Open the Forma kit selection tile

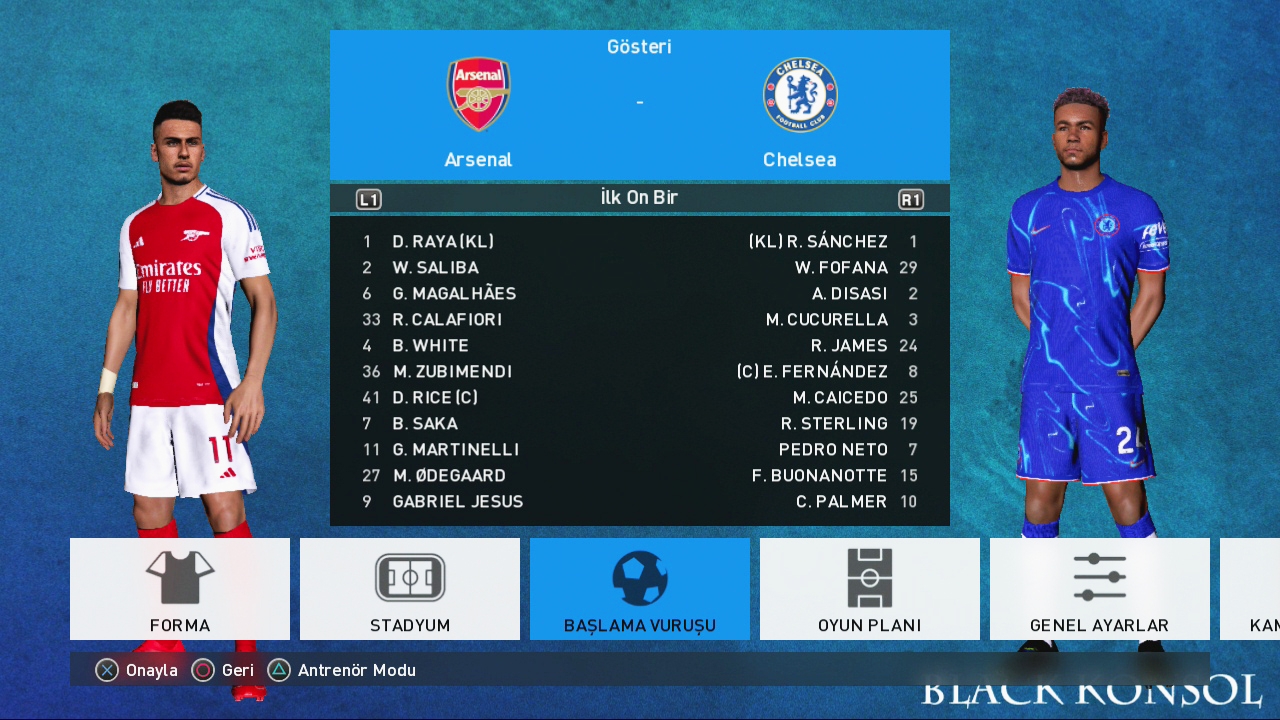[180, 589]
